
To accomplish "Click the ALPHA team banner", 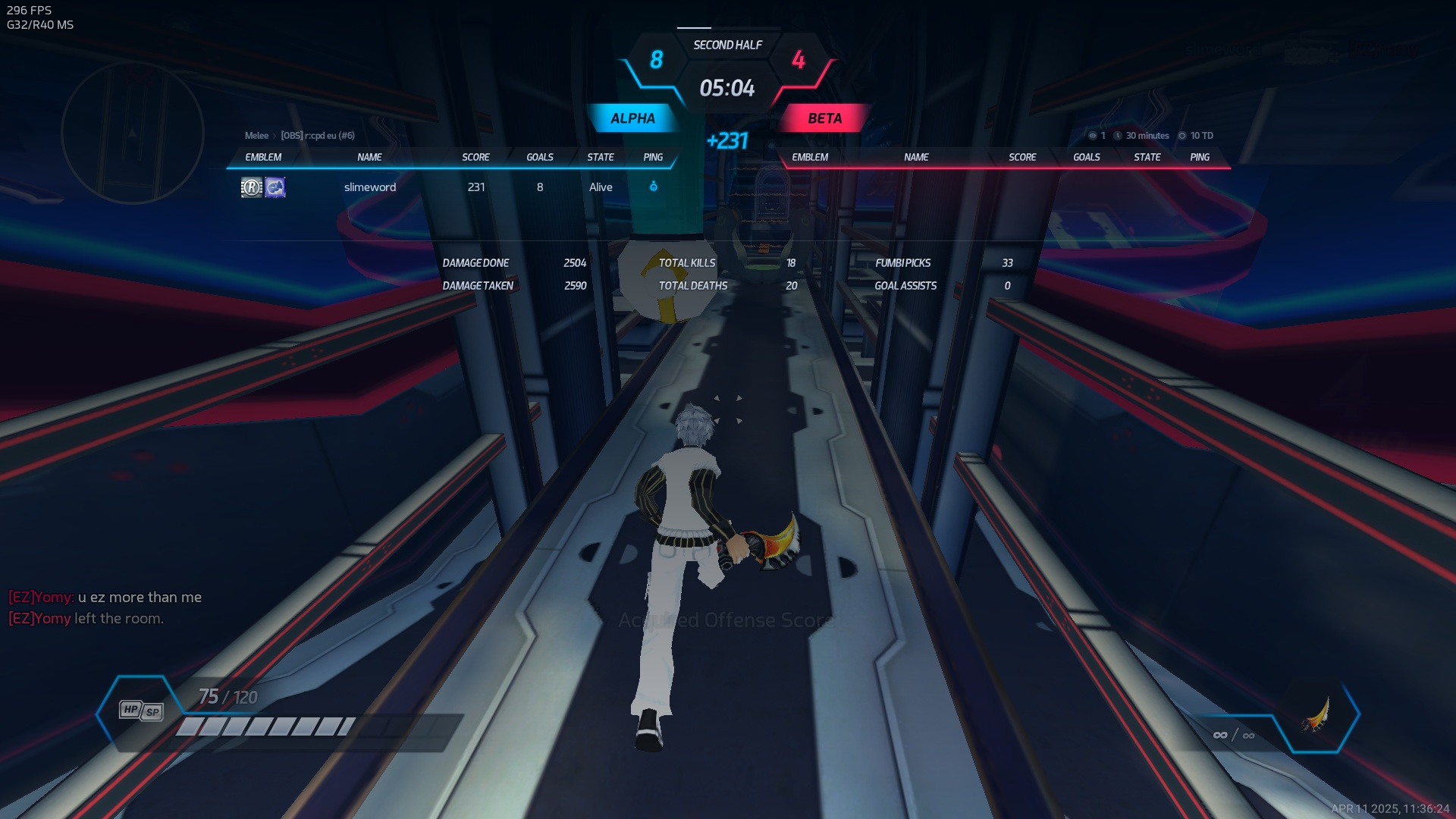I will coord(632,118).
